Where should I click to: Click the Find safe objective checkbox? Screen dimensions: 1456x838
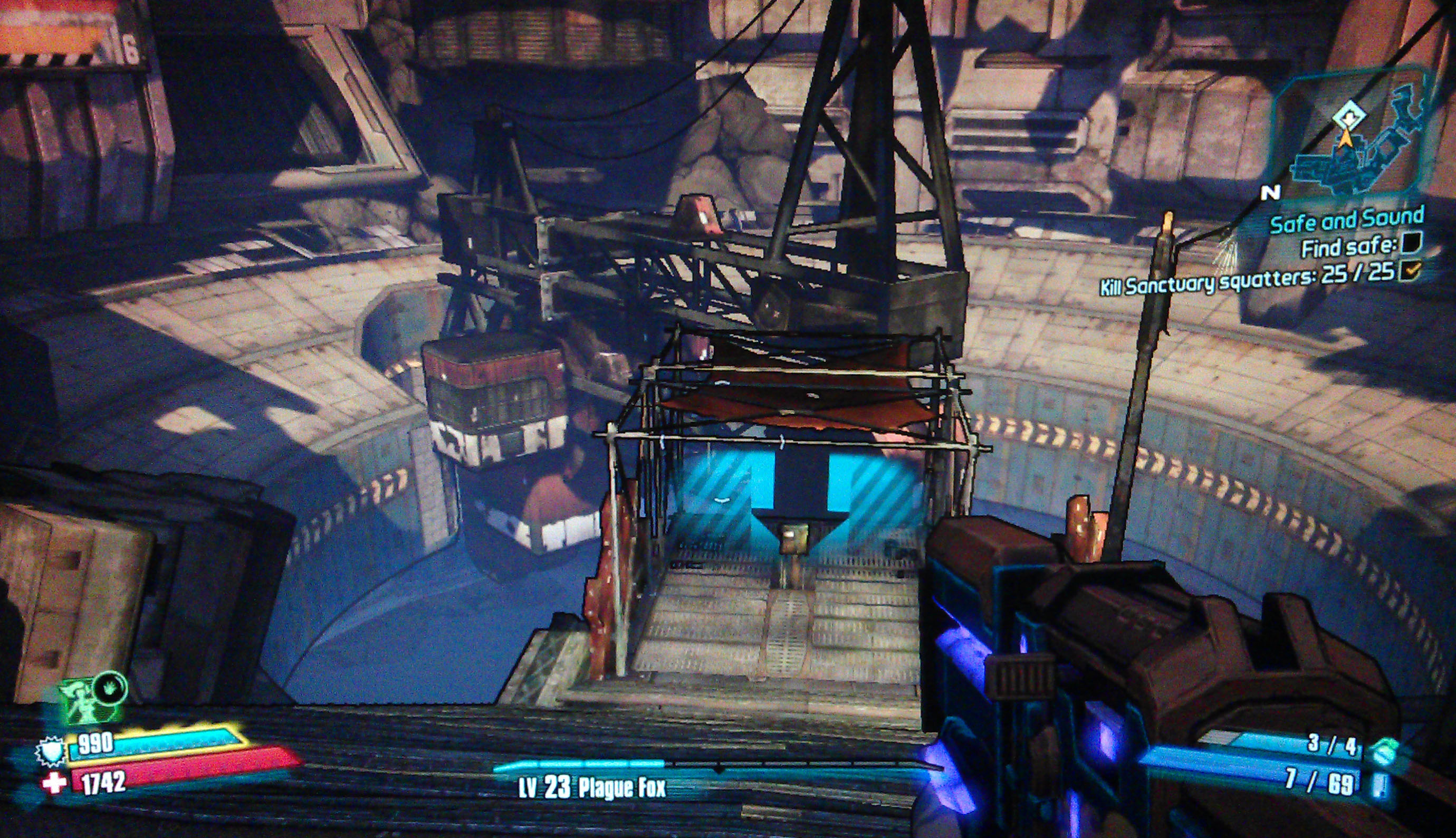coord(1411,244)
